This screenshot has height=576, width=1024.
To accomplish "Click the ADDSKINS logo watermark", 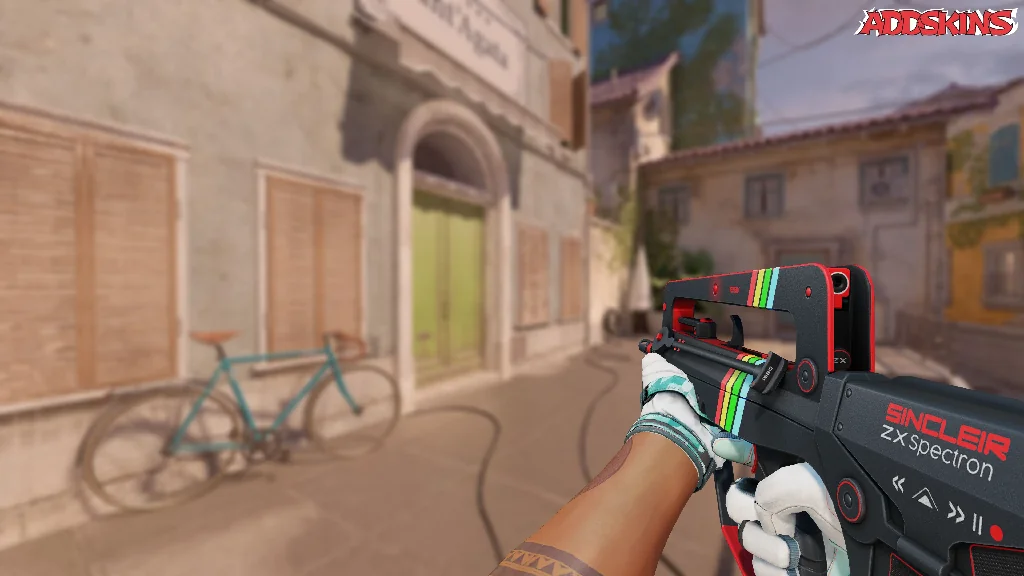I will tap(938, 23).
